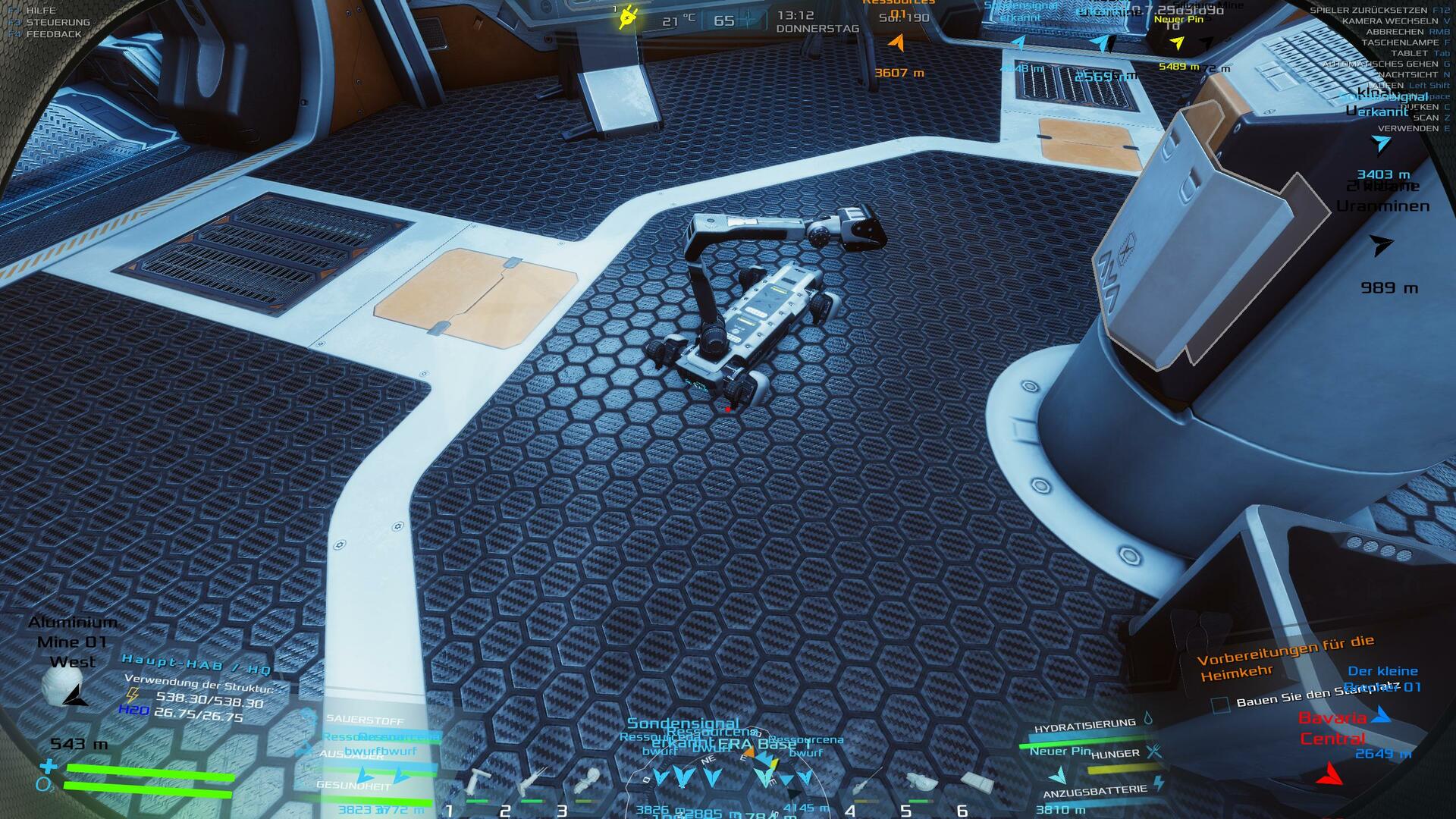Select the orange Ressources 01 waypoint arrow
1456x819 pixels.
click(897, 42)
